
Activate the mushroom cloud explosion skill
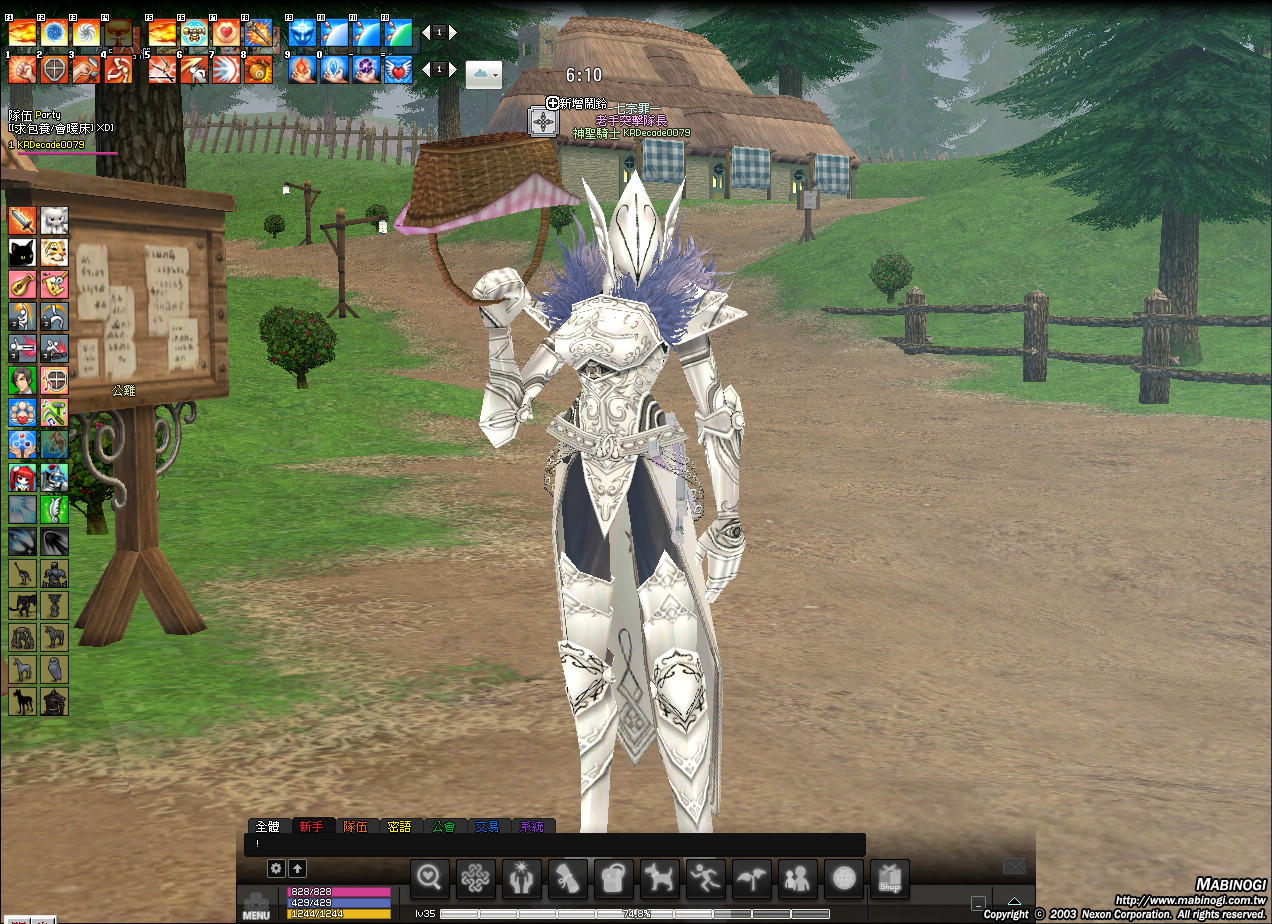click(119, 33)
